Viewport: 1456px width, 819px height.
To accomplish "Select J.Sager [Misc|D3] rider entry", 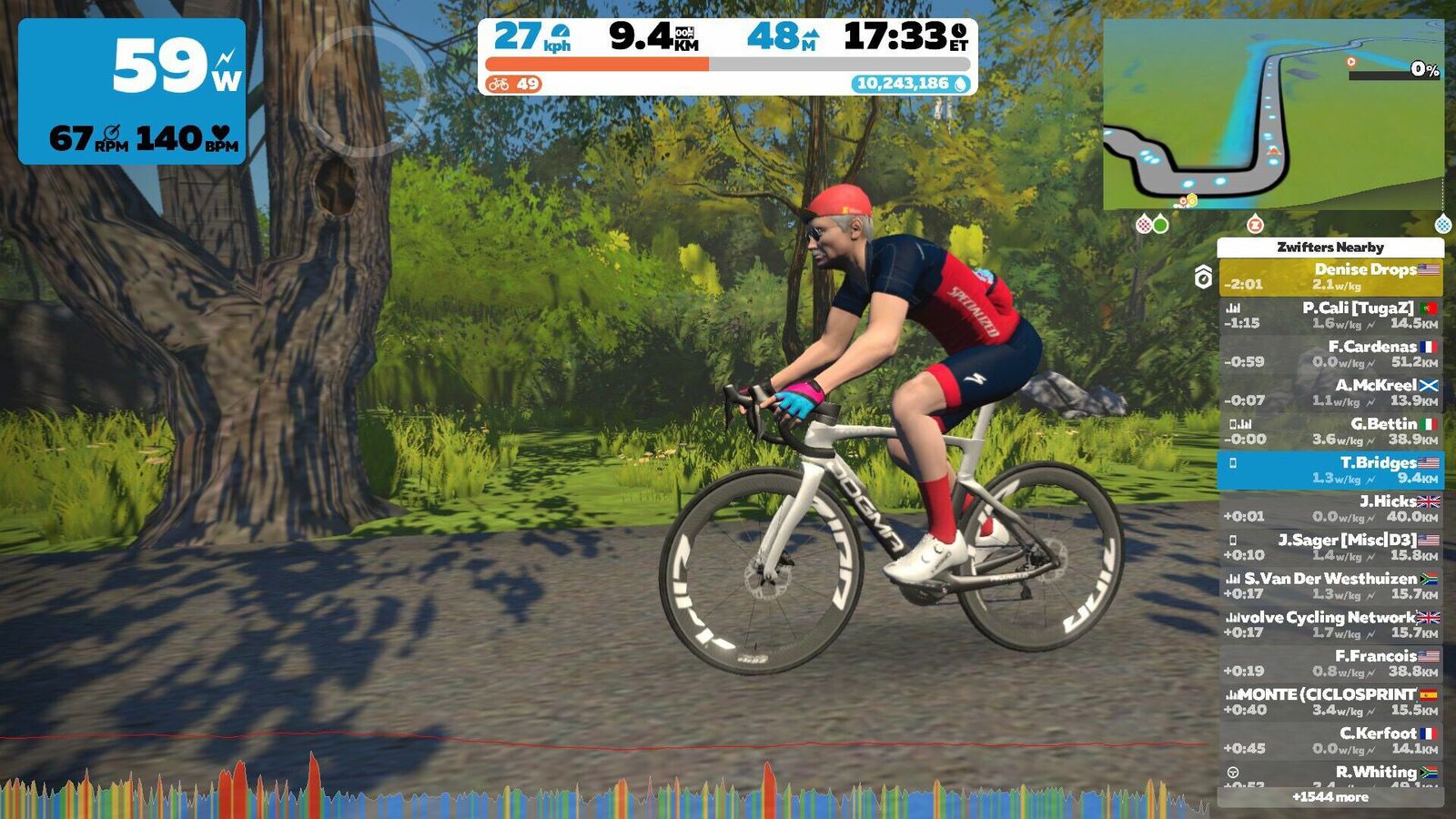I will click(1330, 547).
